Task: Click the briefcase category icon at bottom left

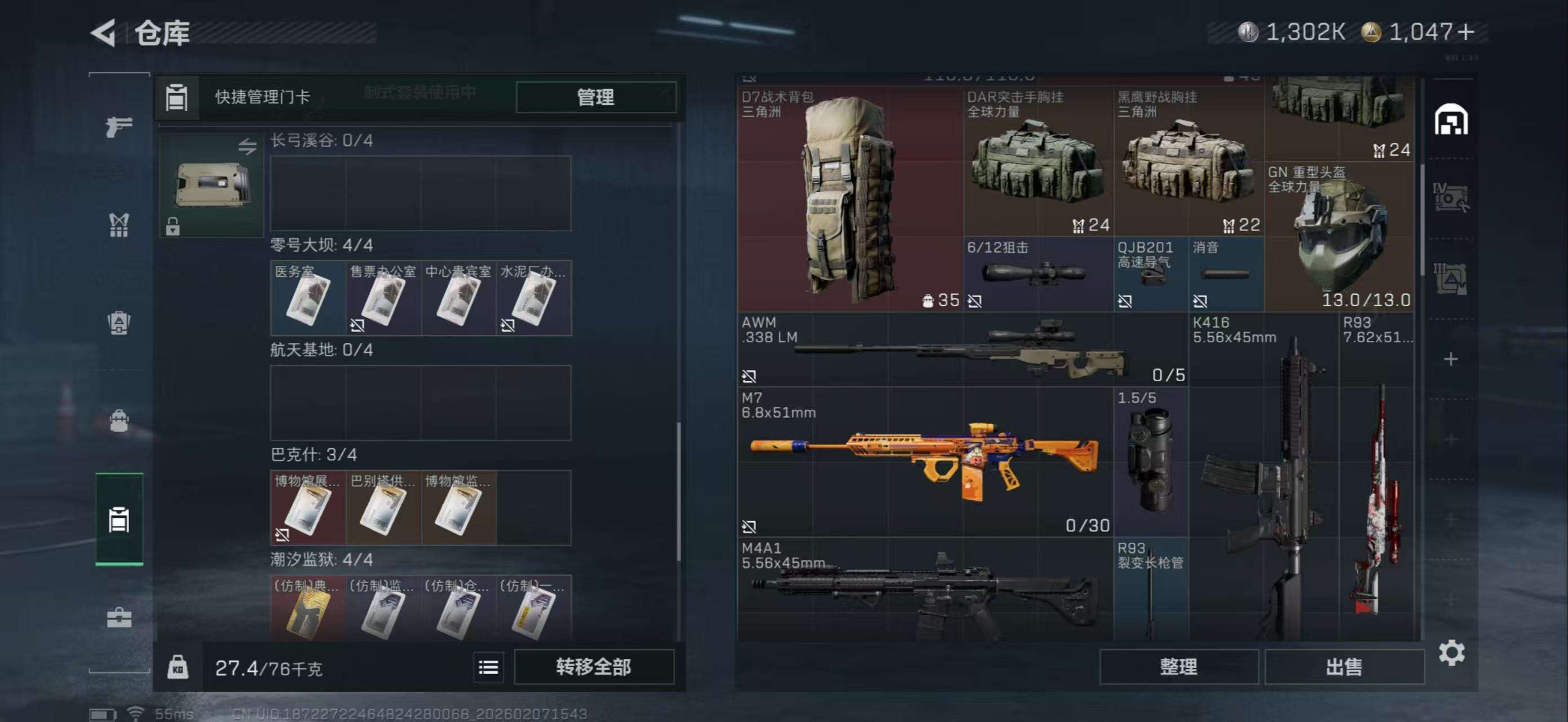Action: coord(120,617)
